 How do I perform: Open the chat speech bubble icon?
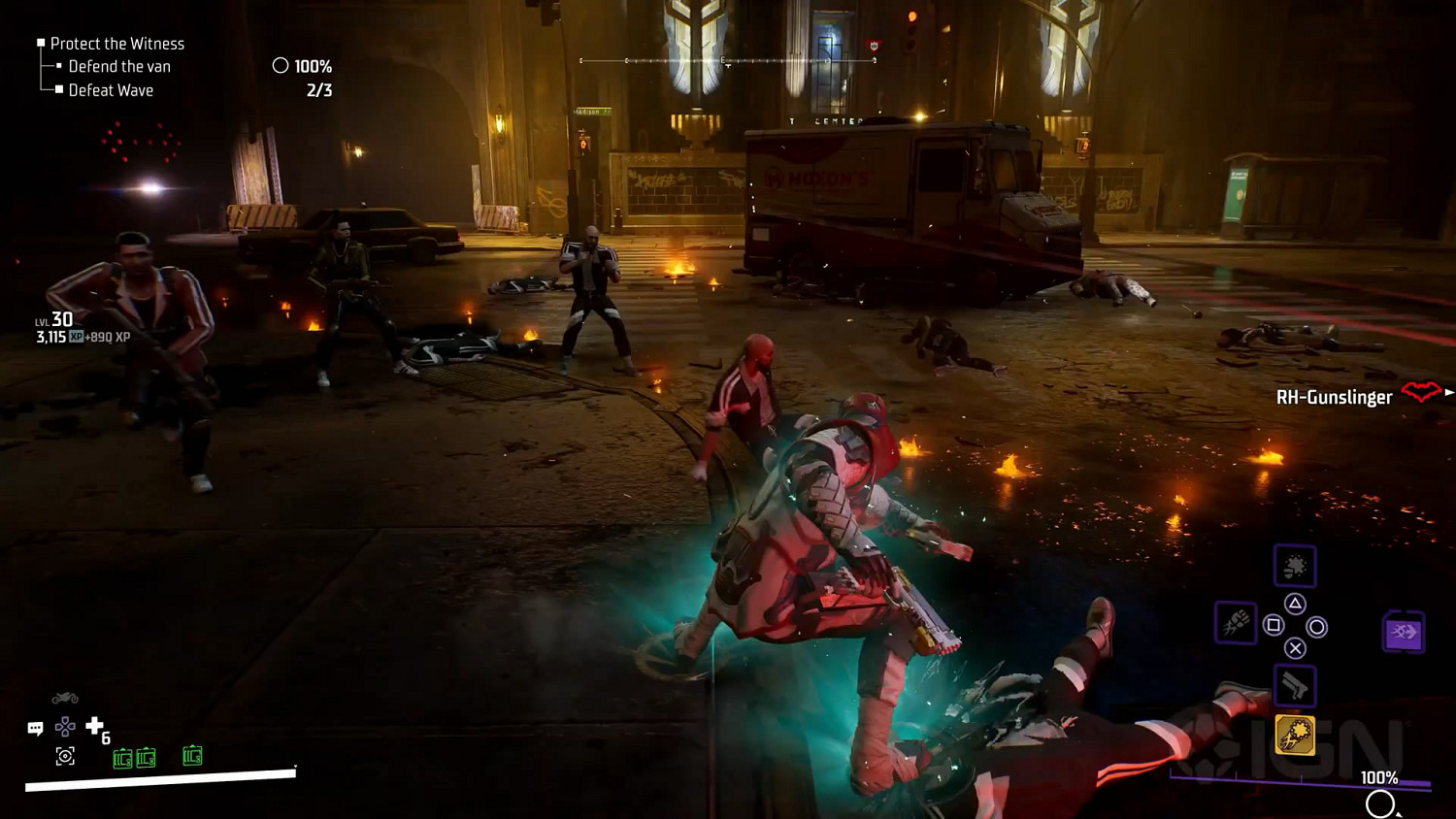tap(36, 728)
